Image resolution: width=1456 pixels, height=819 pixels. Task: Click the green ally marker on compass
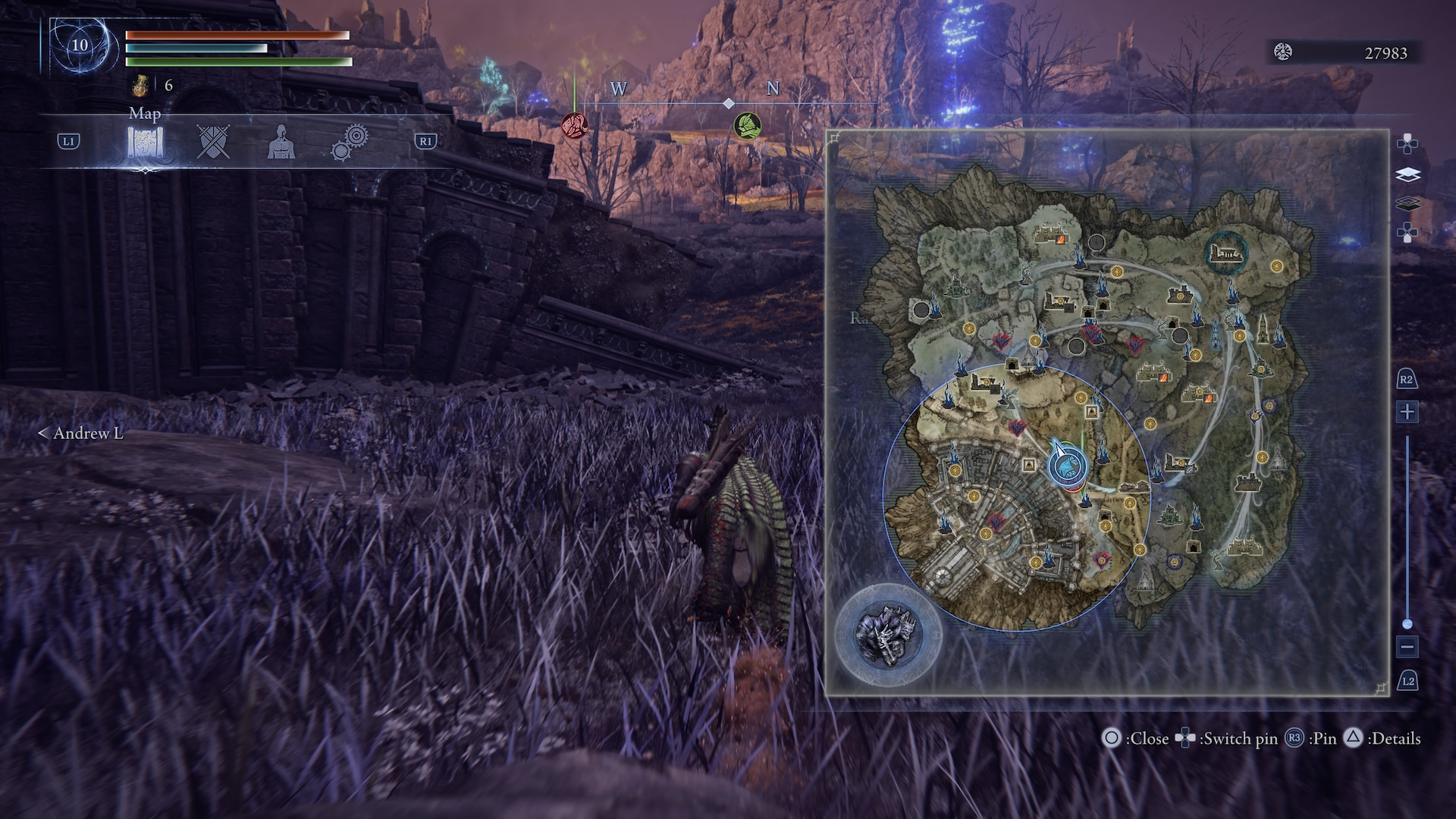747,125
